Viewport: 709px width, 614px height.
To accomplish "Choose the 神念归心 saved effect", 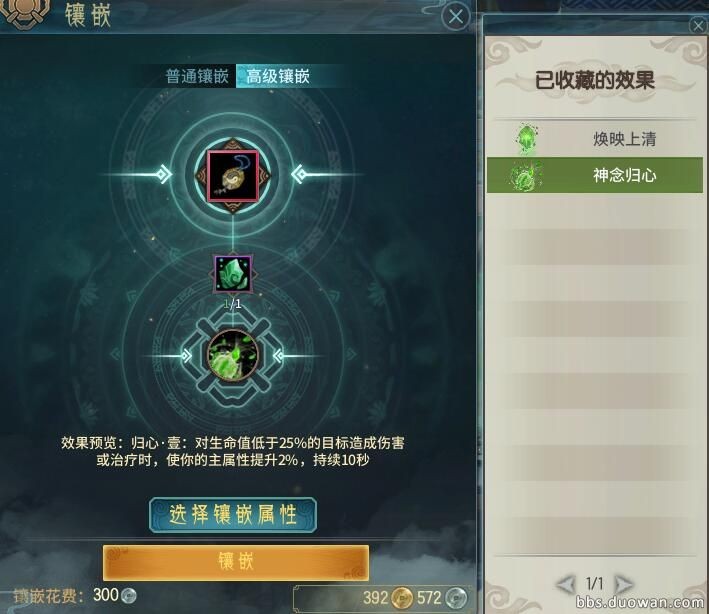I will (x=594, y=176).
